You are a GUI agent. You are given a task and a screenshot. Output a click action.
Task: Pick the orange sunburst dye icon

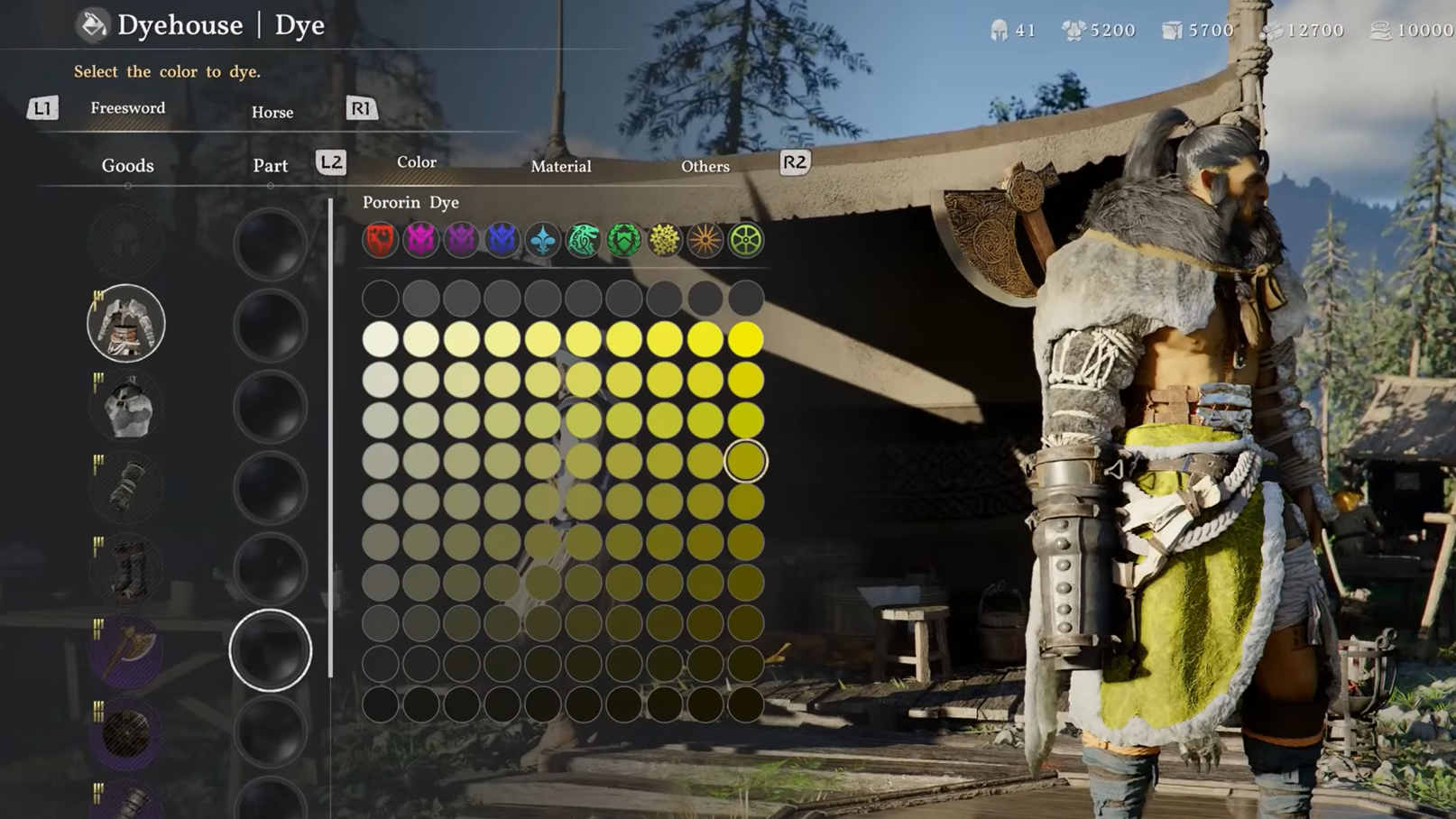tap(705, 240)
